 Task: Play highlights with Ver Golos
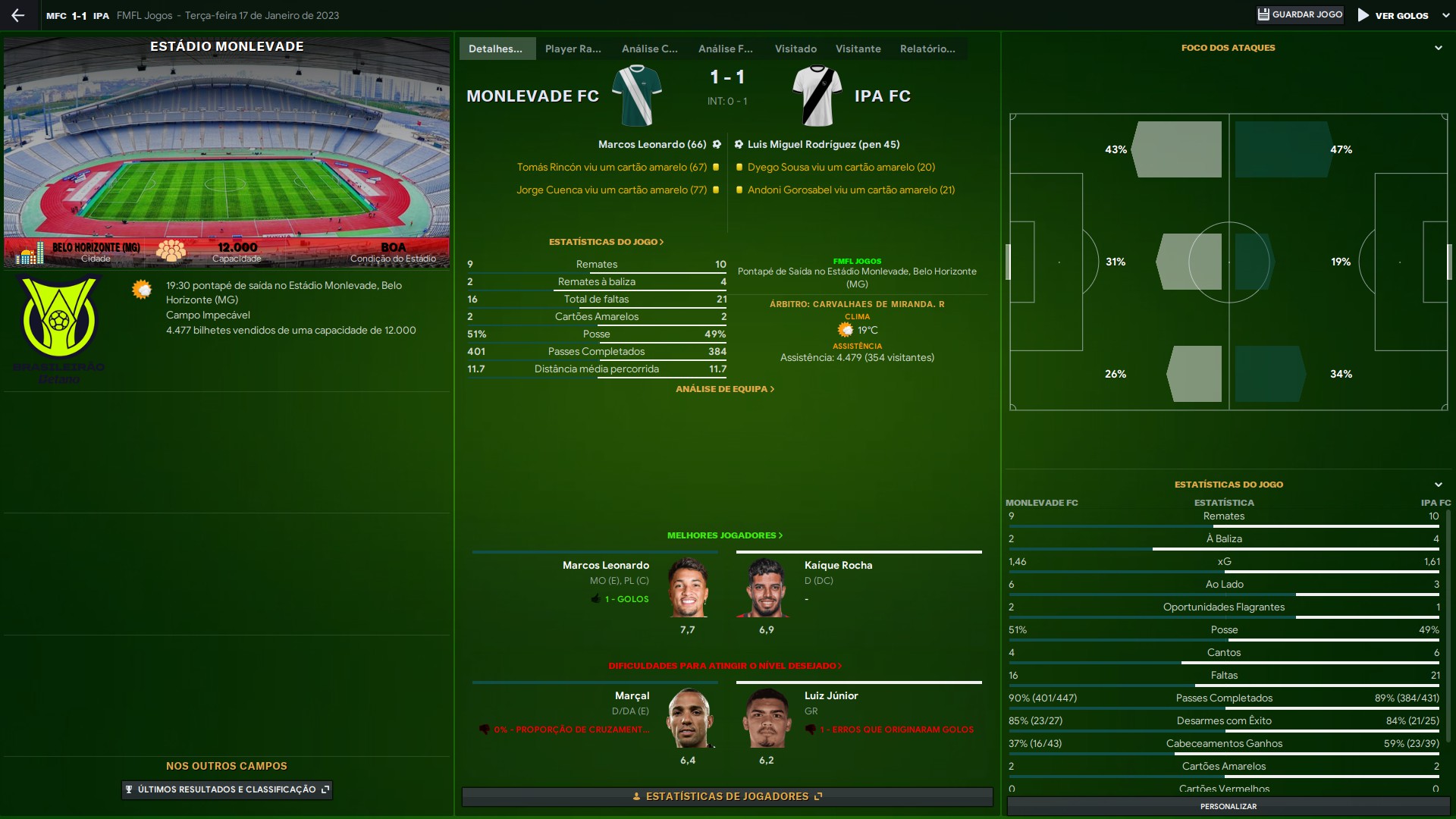(1393, 15)
